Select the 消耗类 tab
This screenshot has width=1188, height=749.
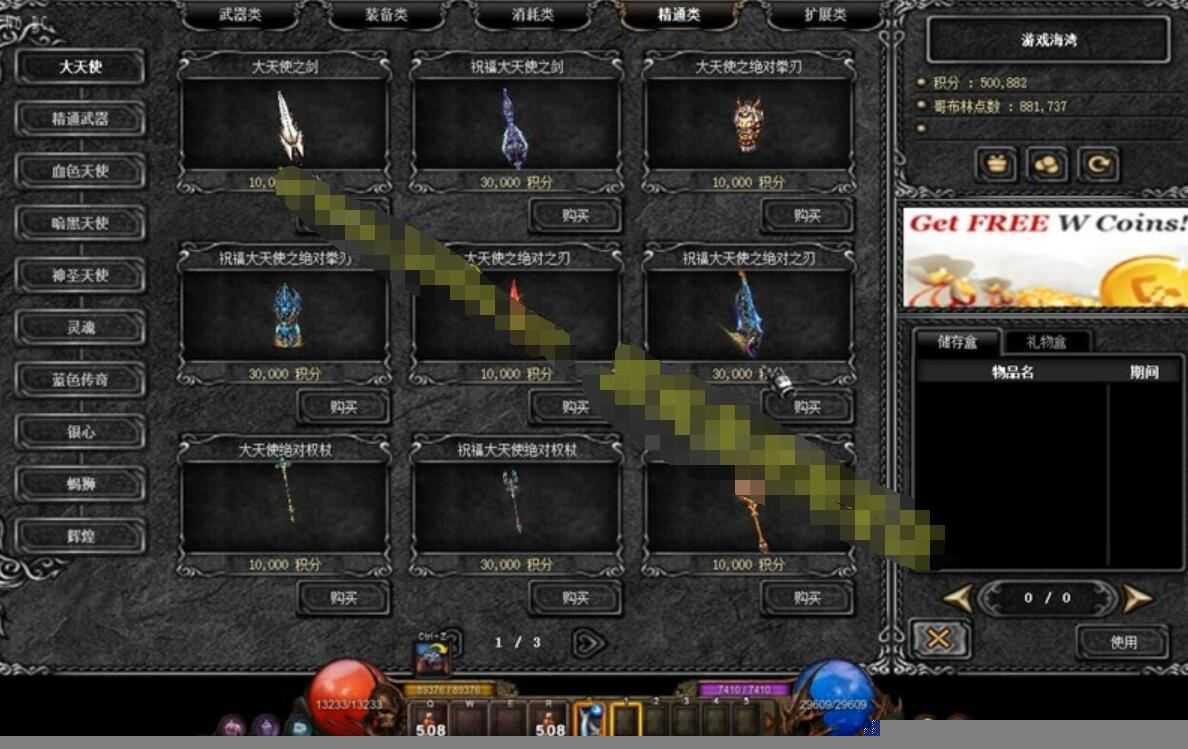(x=532, y=15)
